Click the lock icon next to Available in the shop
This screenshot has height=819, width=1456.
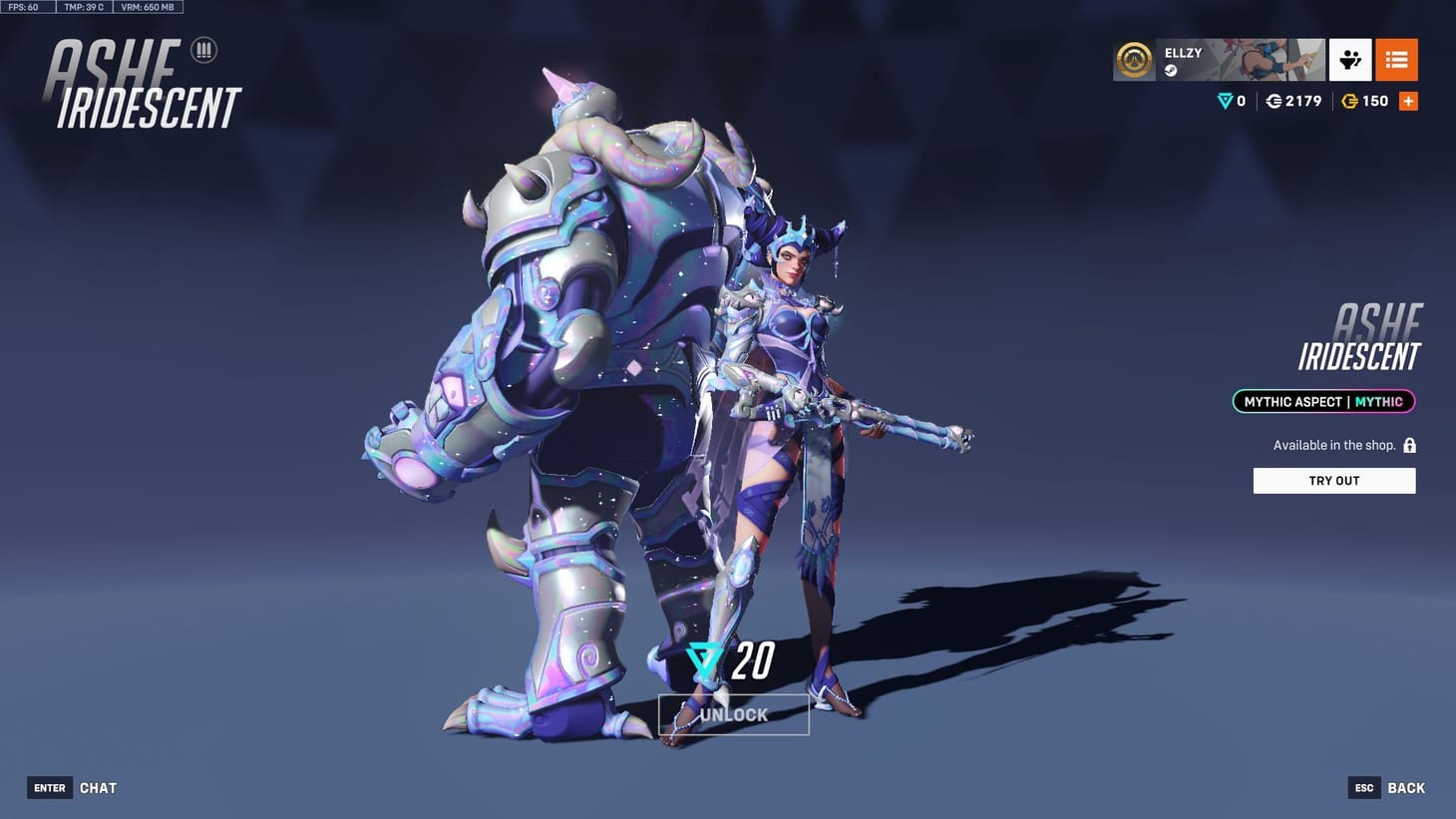(x=1409, y=444)
